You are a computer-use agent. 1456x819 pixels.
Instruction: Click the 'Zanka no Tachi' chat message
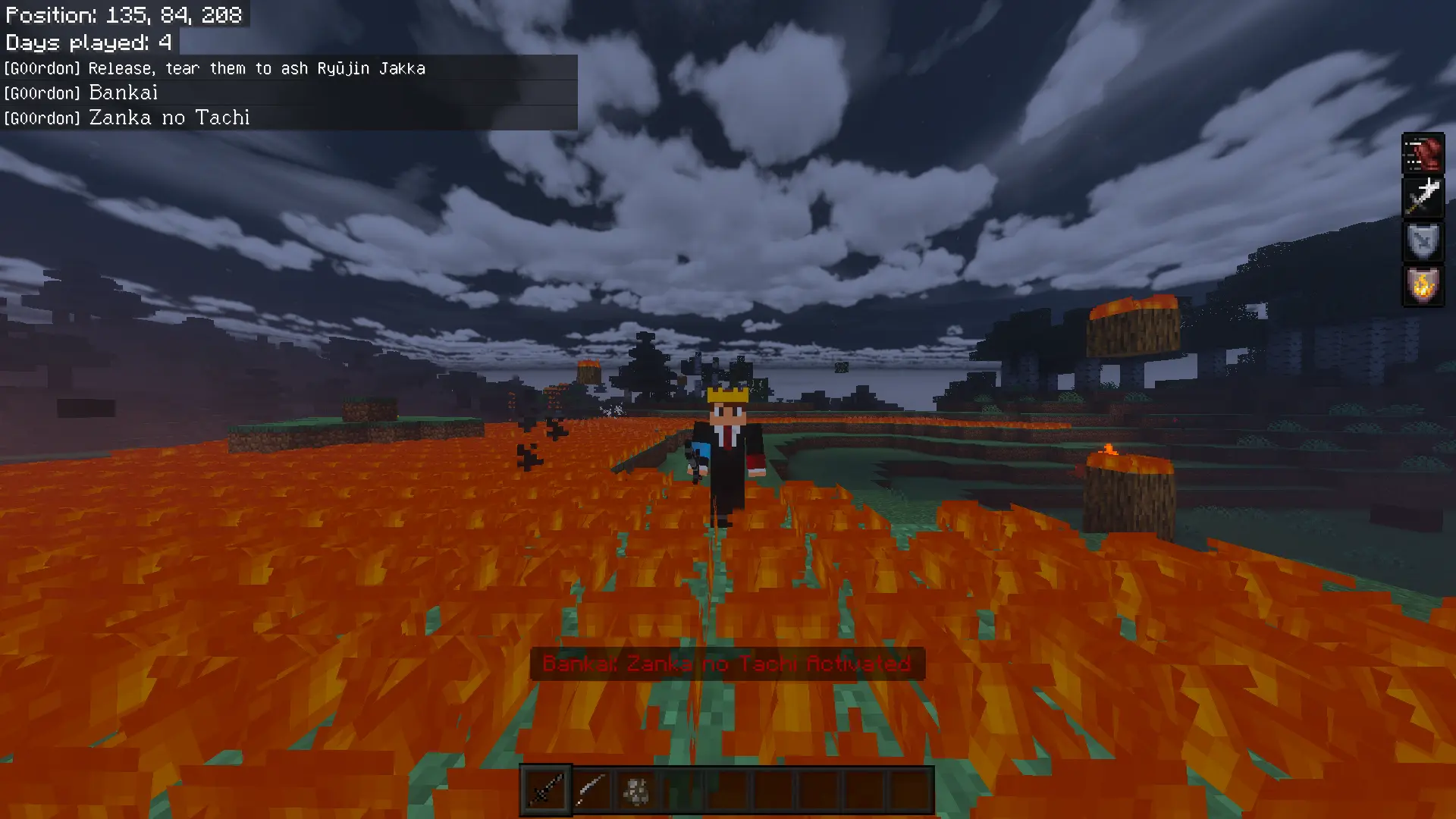[169, 118]
